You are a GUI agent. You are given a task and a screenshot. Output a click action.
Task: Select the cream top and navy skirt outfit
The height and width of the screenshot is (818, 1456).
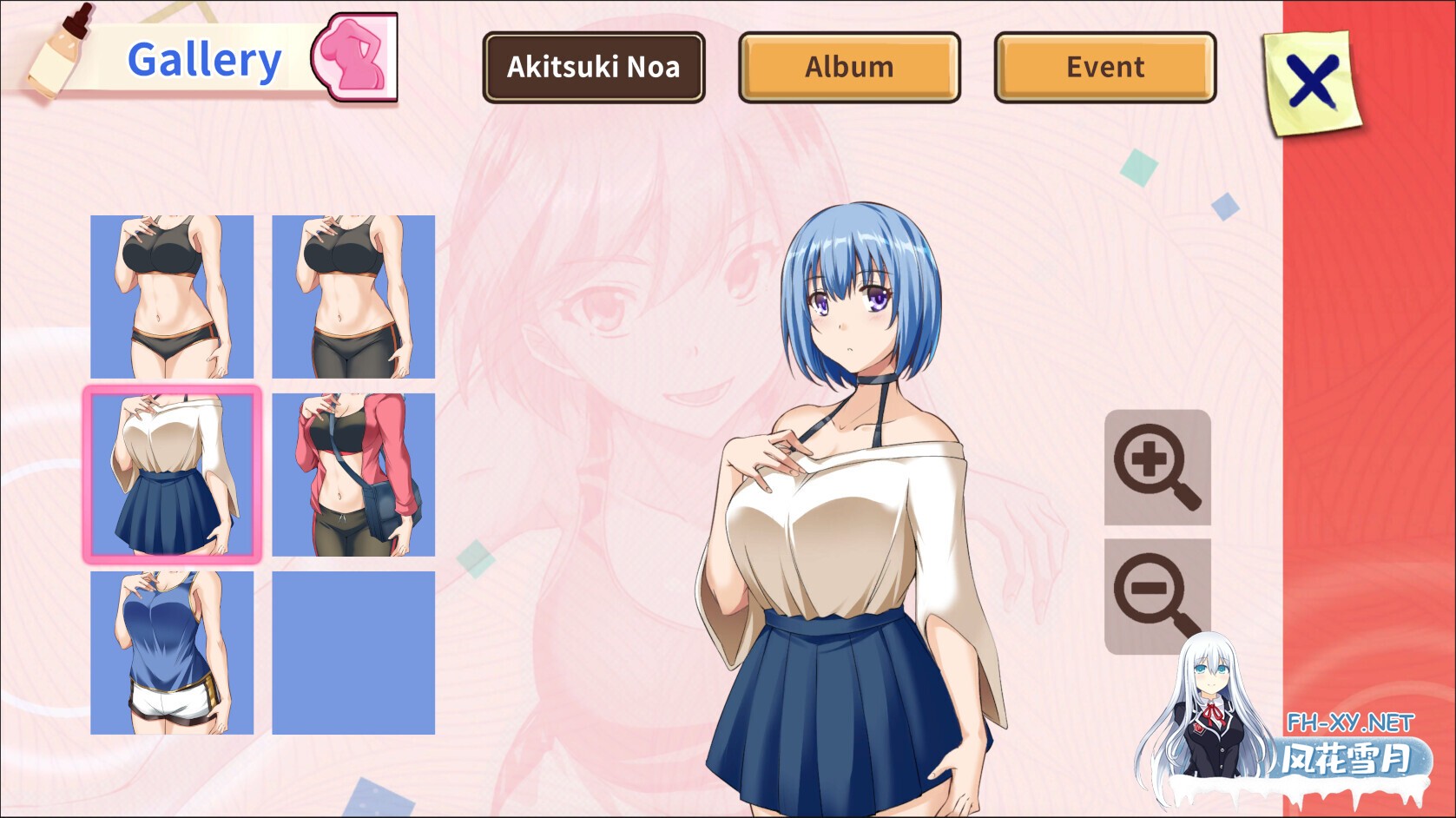click(172, 475)
